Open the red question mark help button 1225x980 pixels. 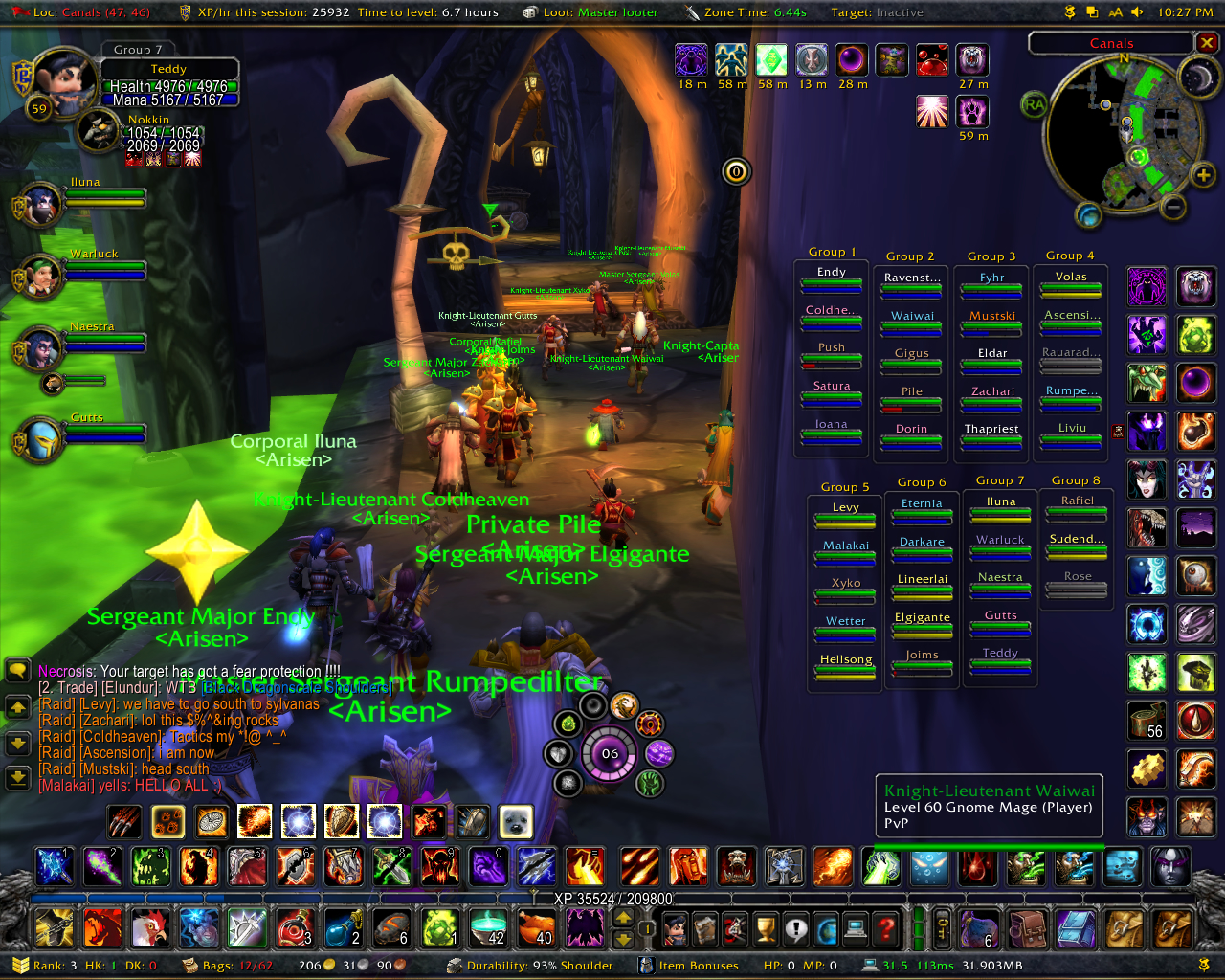pos(887,927)
